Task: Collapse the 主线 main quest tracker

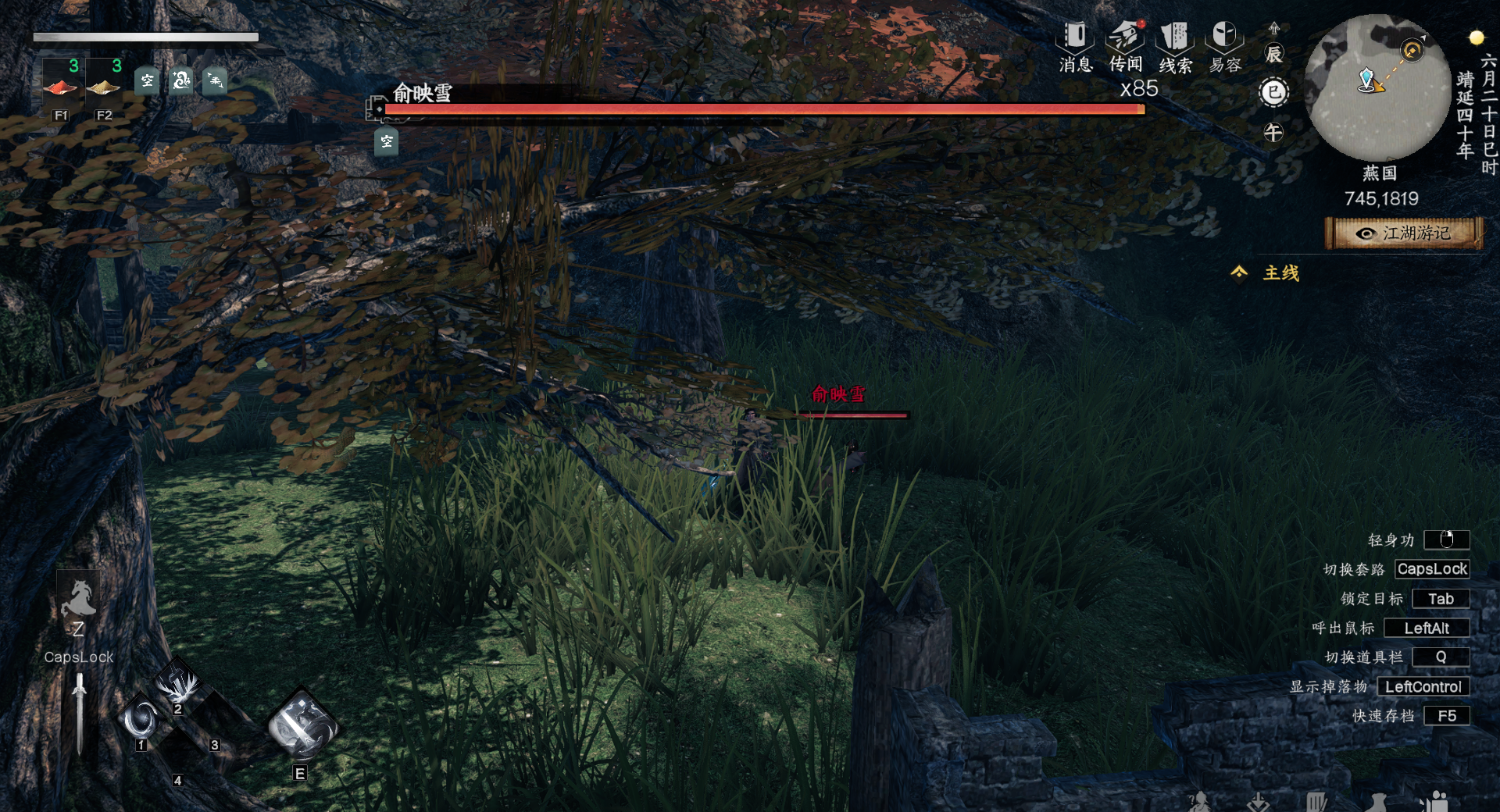Action: (x=1239, y=272)
